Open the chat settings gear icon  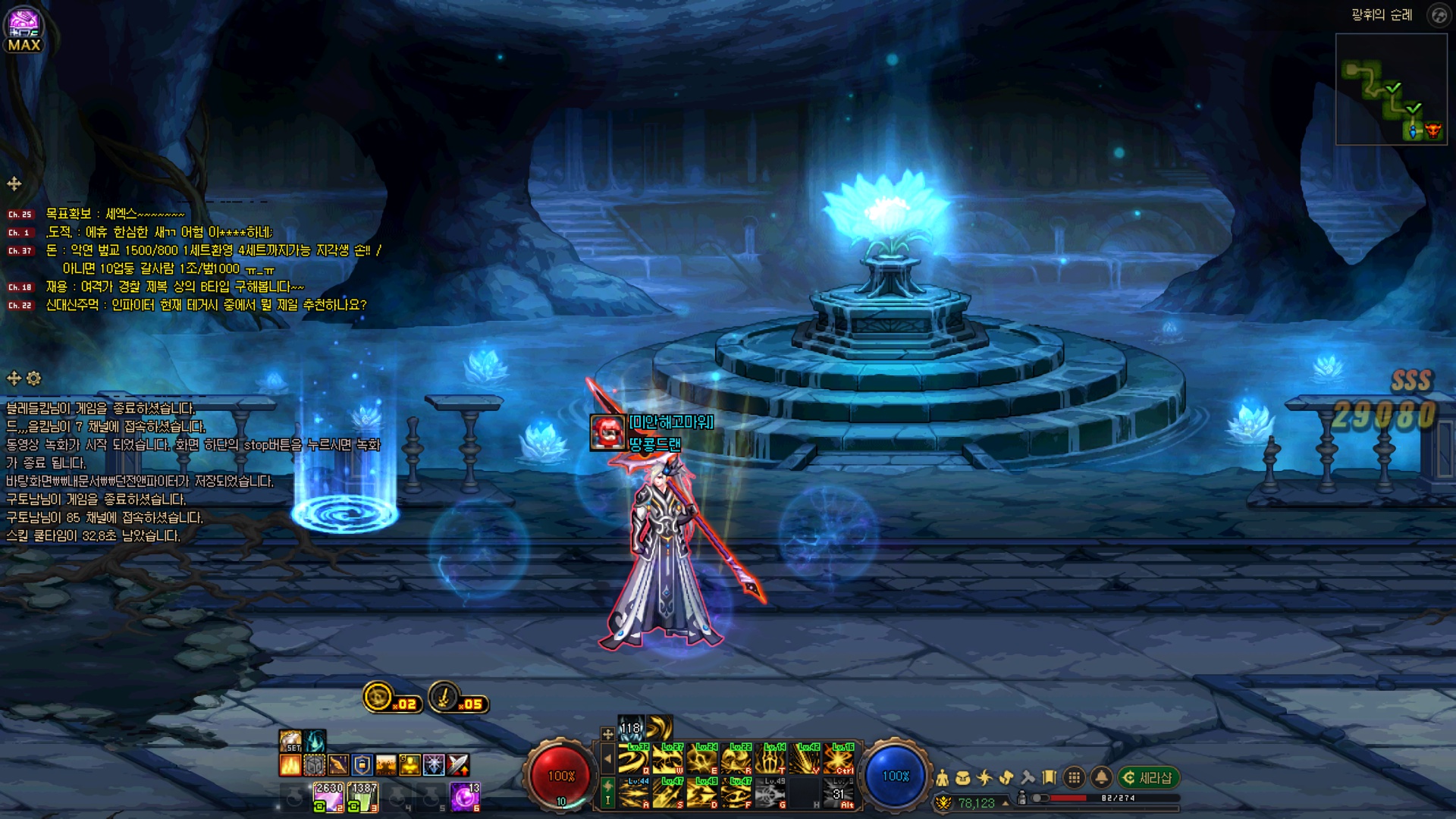pyautogui.click(x=34, y=378)
